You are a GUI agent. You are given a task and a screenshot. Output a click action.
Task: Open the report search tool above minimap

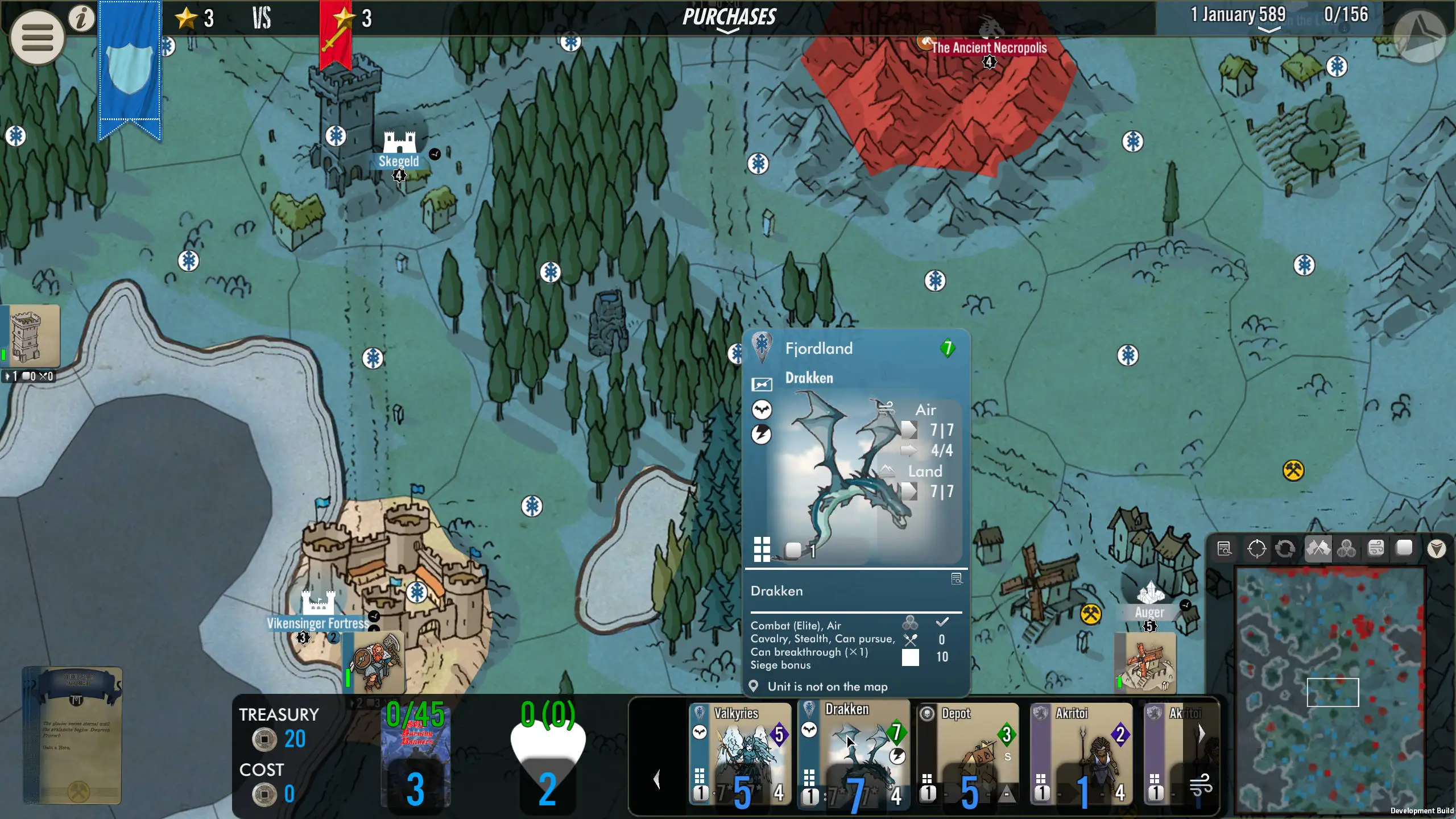[1225, 549]
